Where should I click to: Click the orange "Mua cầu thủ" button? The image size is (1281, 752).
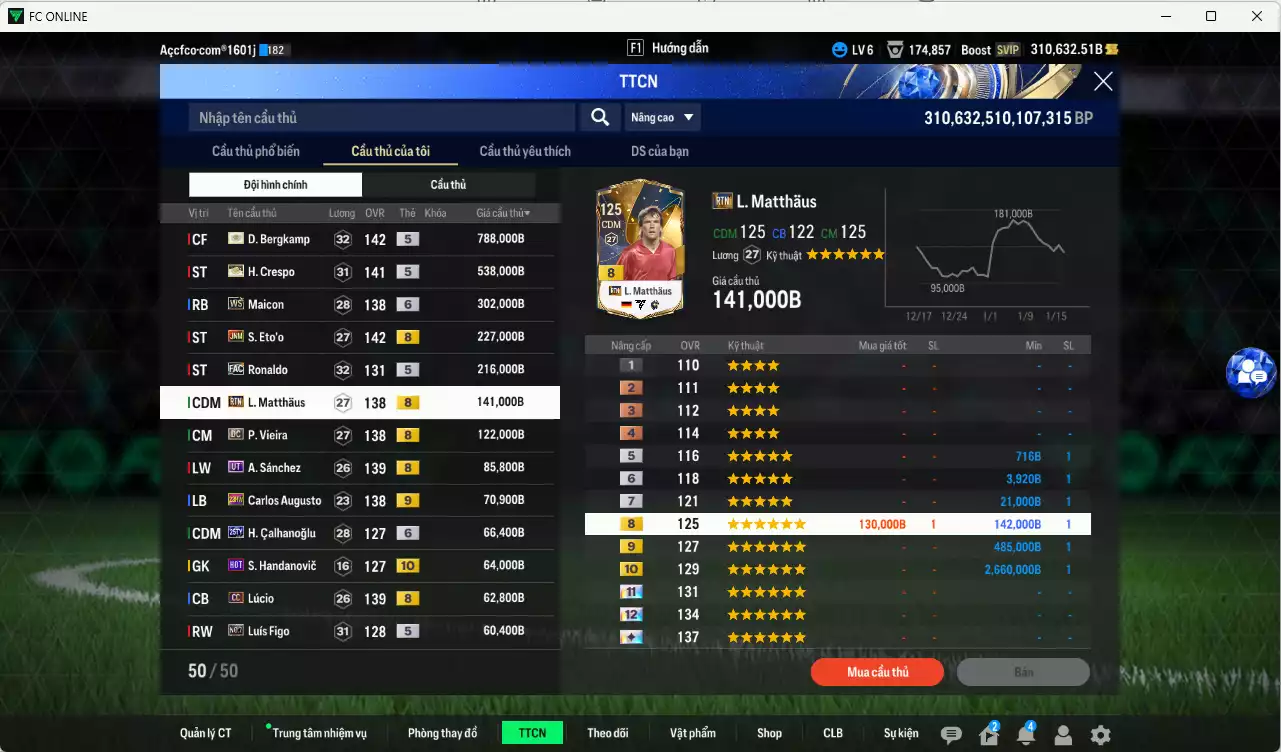pyautogui.click(x=877, y=671)
